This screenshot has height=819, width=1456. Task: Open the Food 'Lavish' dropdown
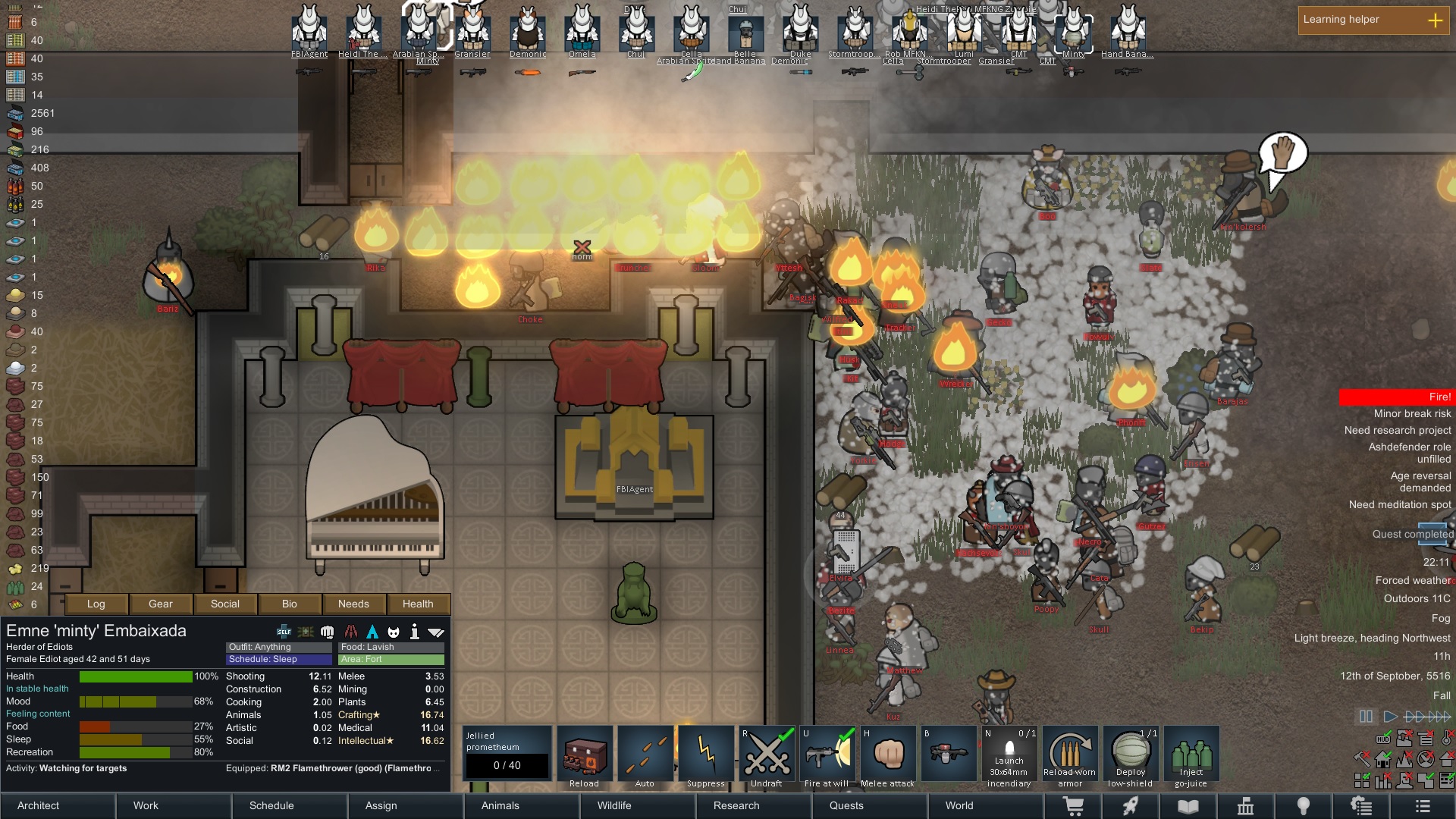[391, 647]
